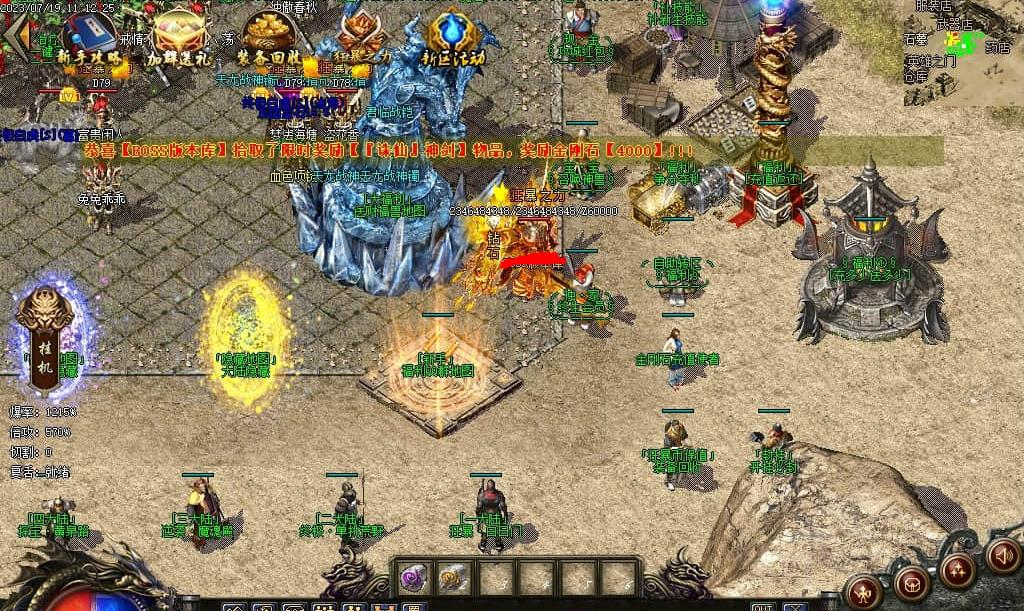
Task: Open the minimap in the top-right corner
Action: (x=962, y=50)
